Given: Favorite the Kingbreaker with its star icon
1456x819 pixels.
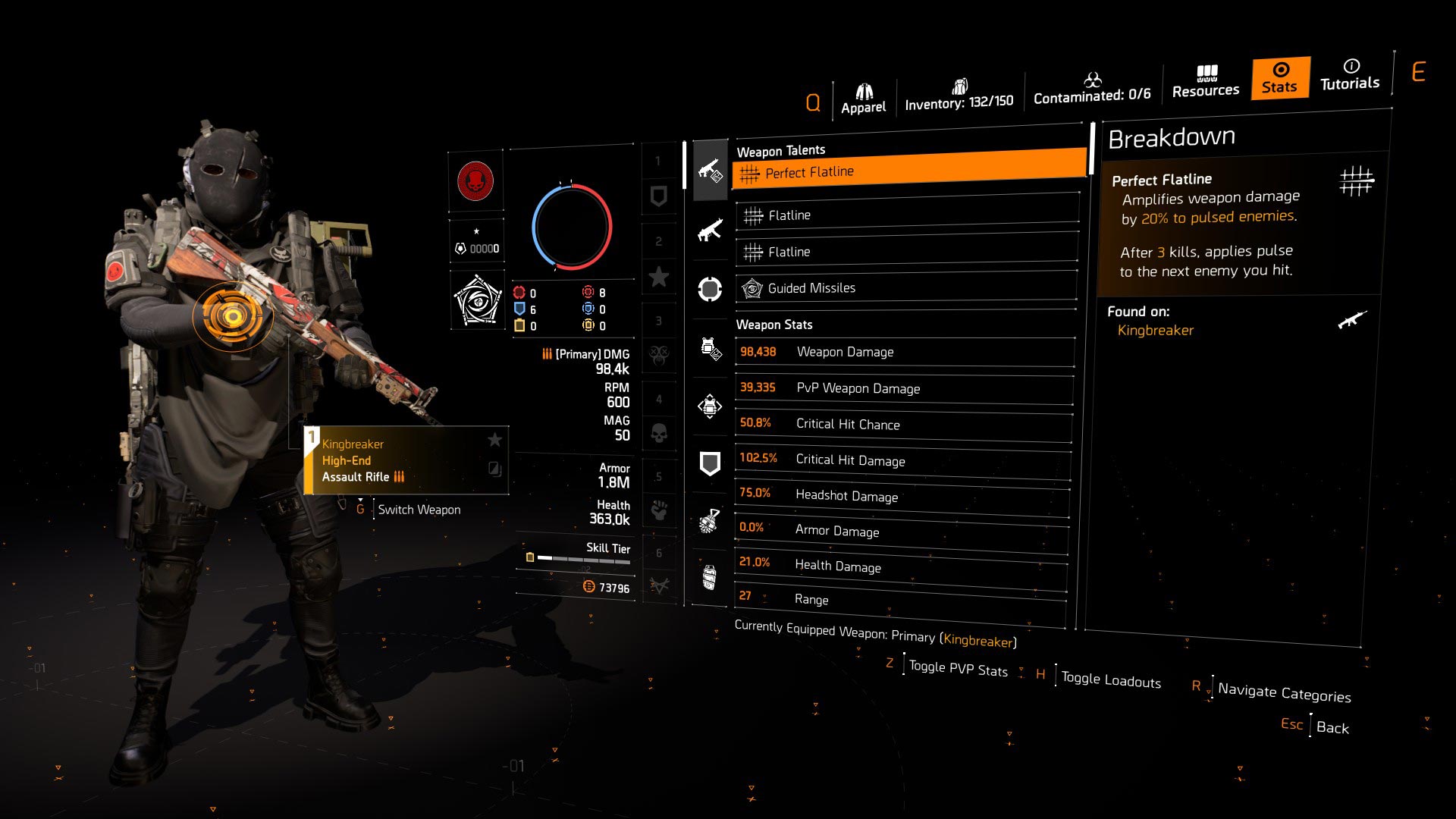Looking at the screenshot, I should click(x=494, y=438).
